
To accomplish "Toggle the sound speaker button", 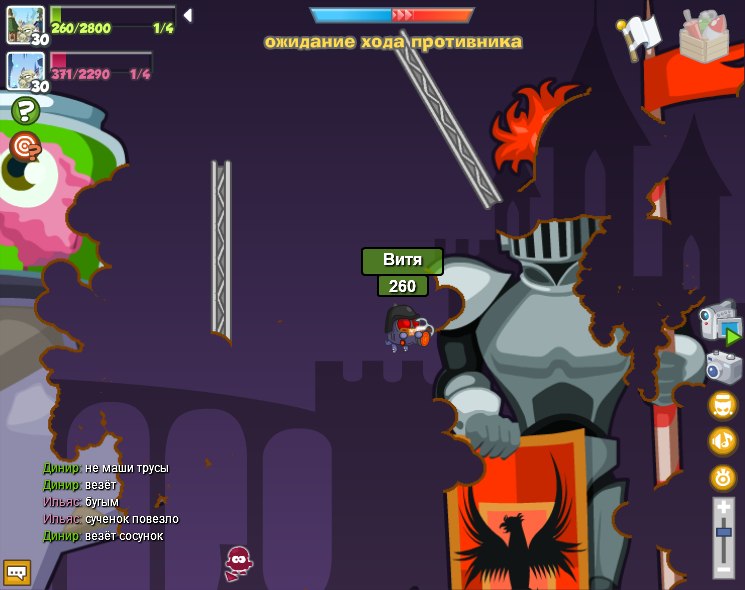I will (x=723, y=441).
